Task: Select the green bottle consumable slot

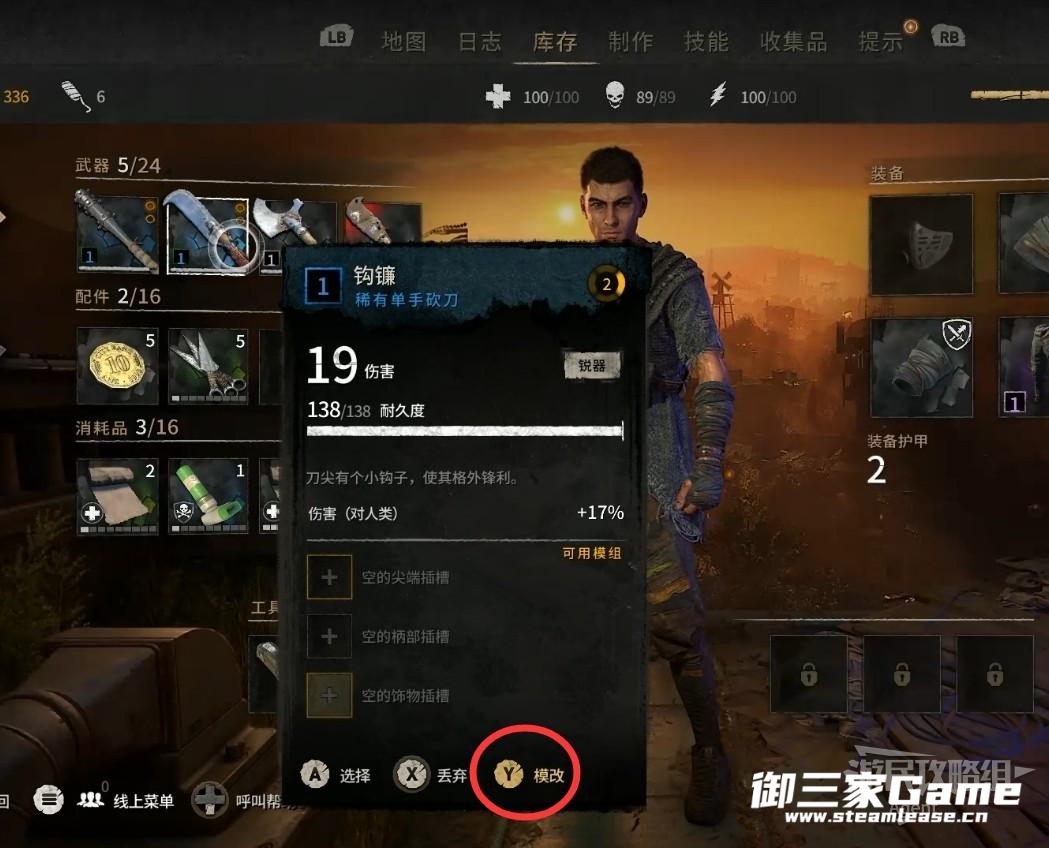Action: (207, 496)
